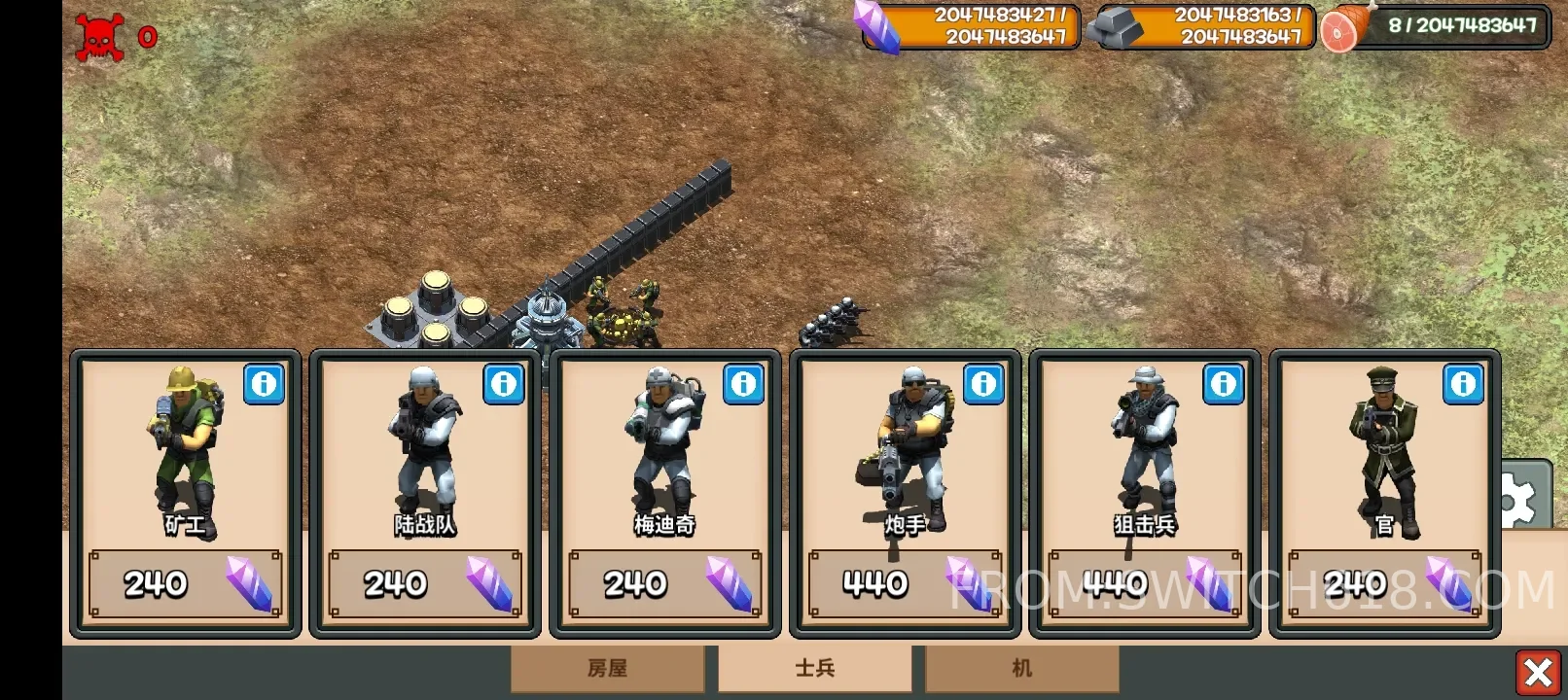1568x700 pixels.
Task: Open info for the 陆战队 marine
Action: point(504,384)
